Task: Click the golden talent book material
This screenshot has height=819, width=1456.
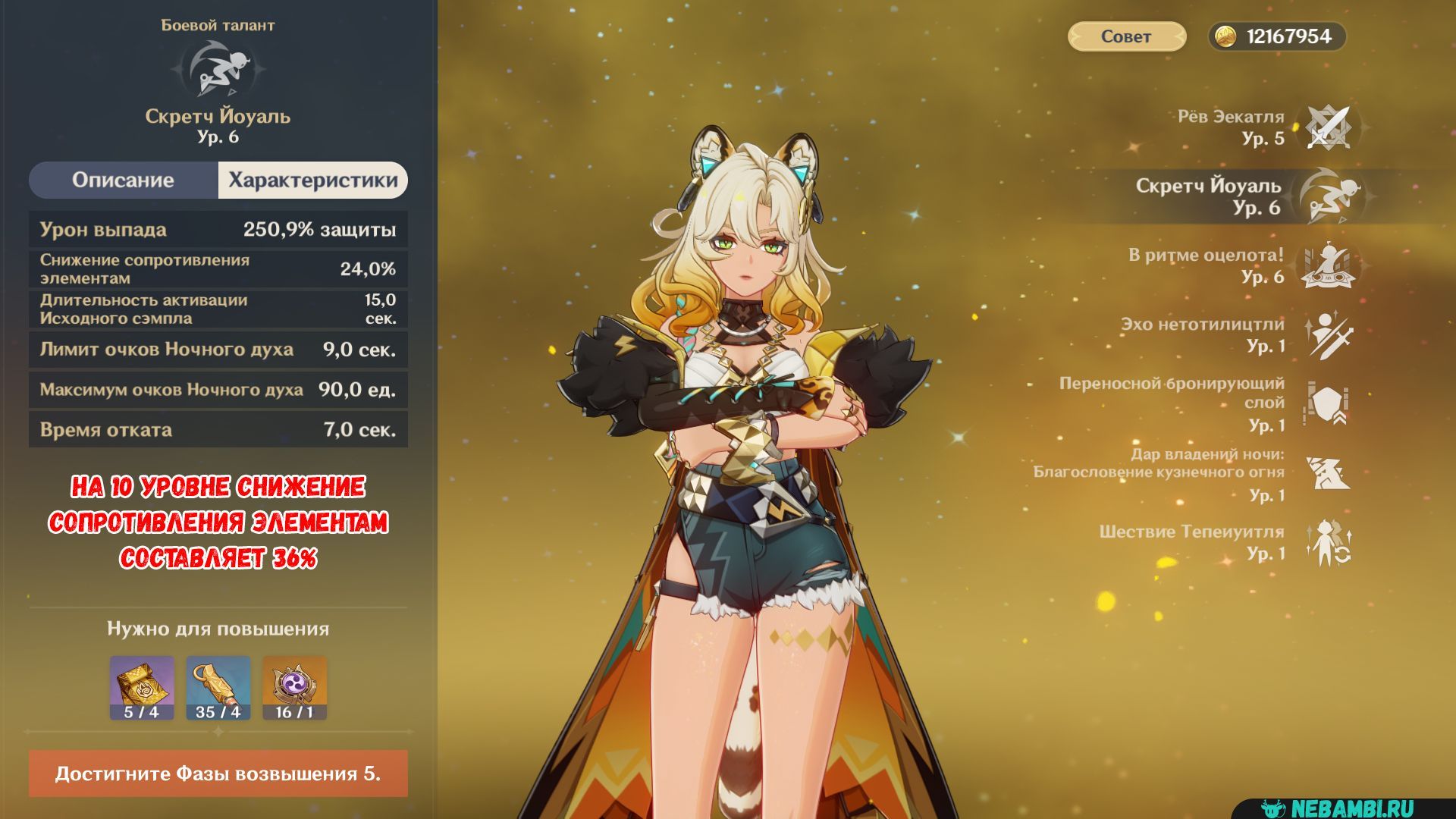Action: [142, 687]
